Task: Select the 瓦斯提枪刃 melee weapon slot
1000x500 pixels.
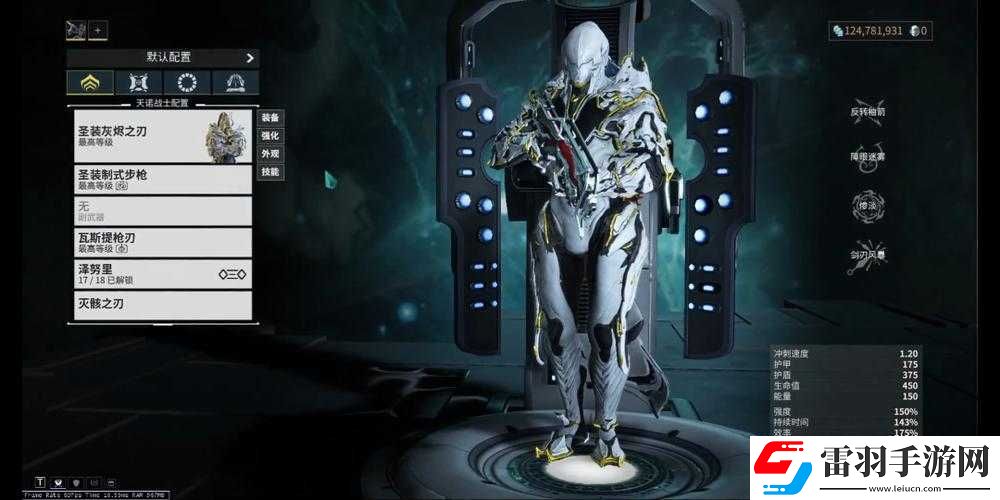Action: 162,241
